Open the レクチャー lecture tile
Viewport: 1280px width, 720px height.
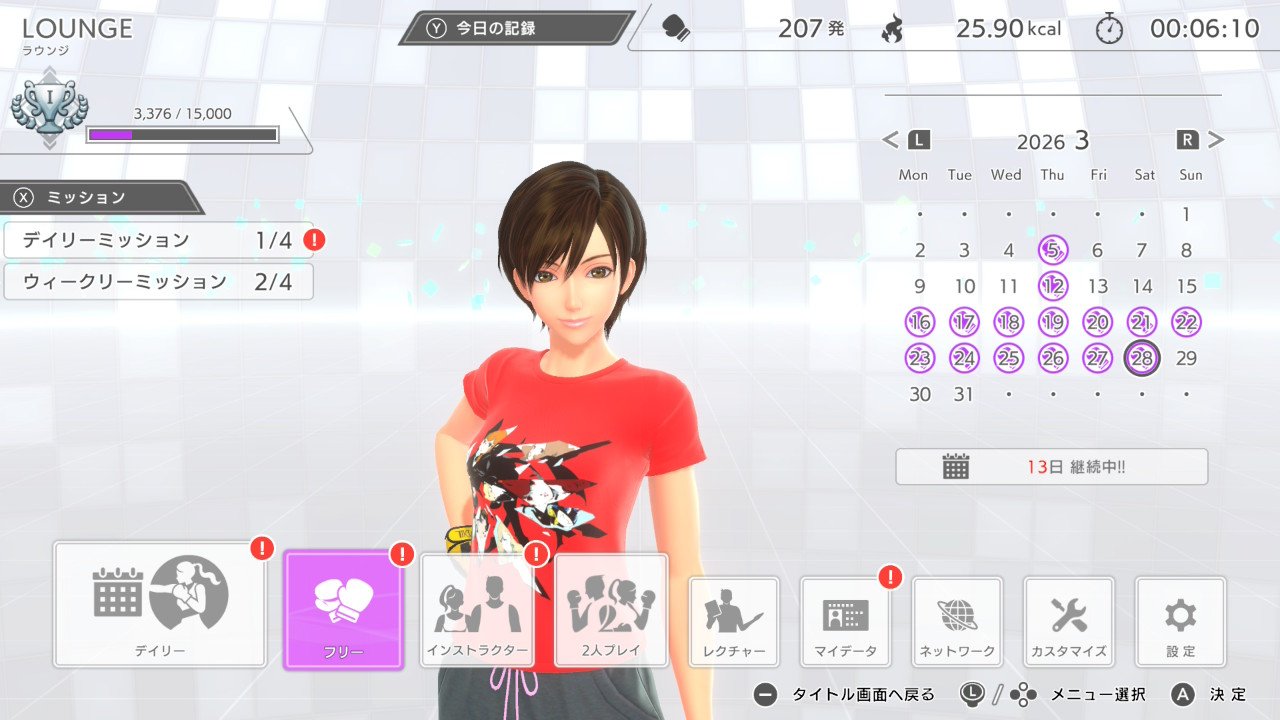tap(734, 622)
